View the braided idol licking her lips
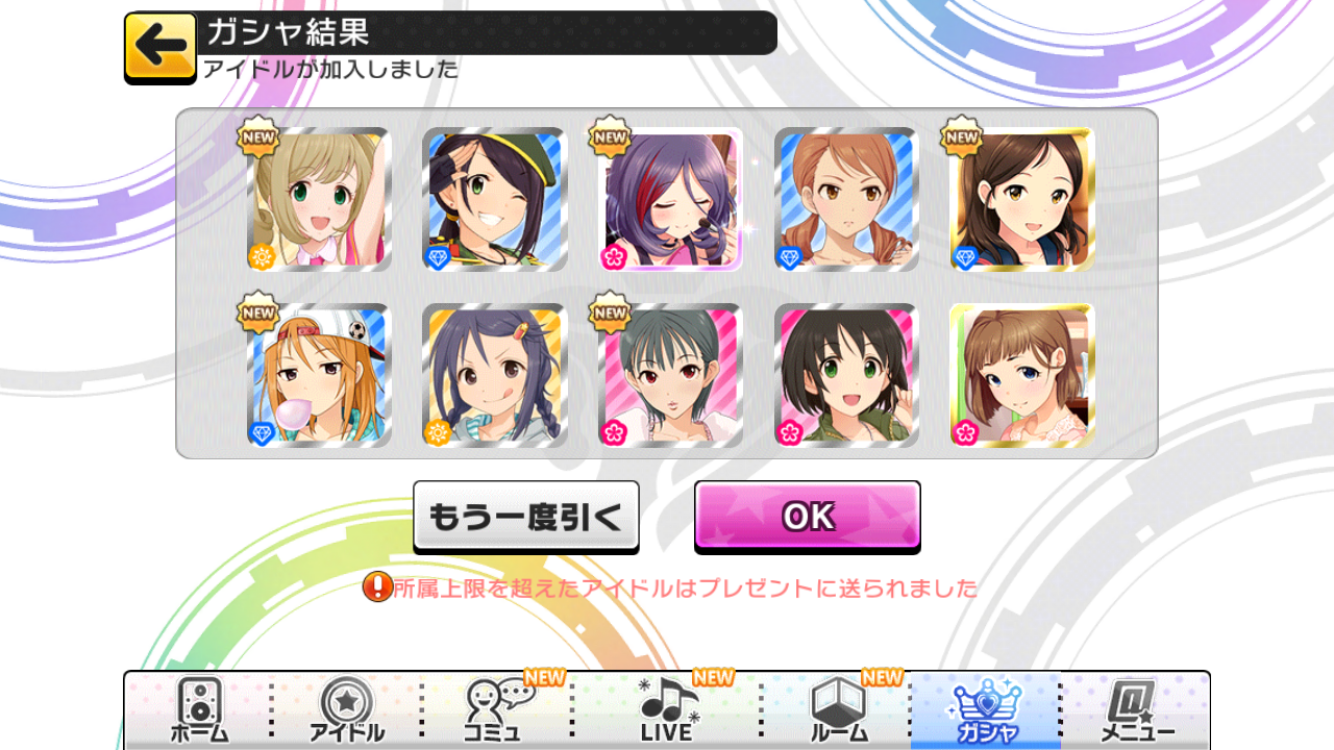1334x750 pixels. coord(494,376)
